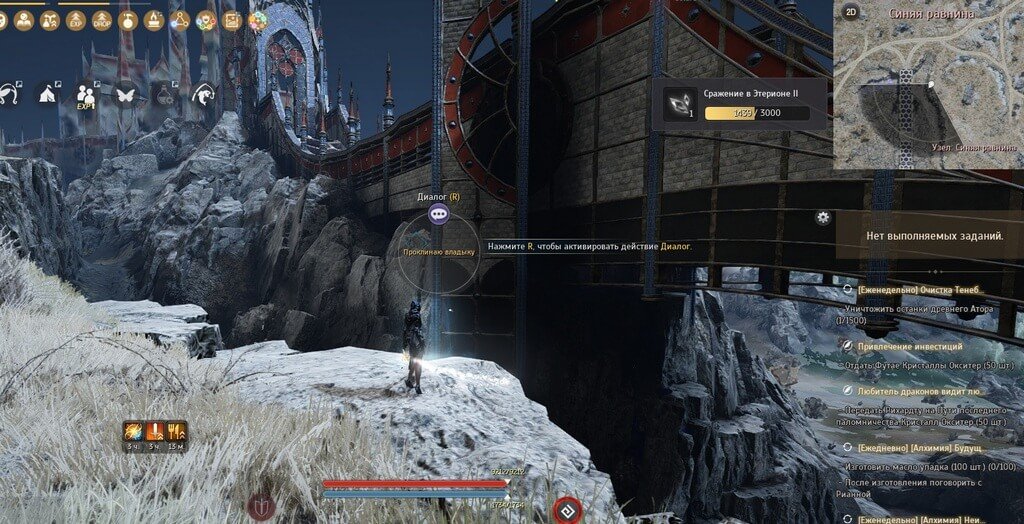The width and height of the screenshot is (1024, 524).
Task: Select the triangle node network icon
Action: point(180,20)
